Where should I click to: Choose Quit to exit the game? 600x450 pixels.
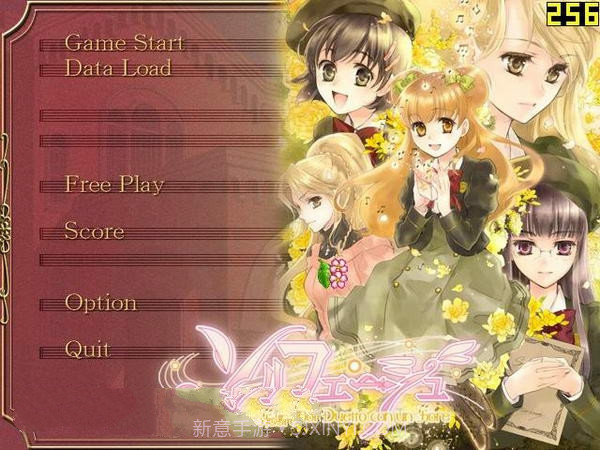tap(87, 349)
